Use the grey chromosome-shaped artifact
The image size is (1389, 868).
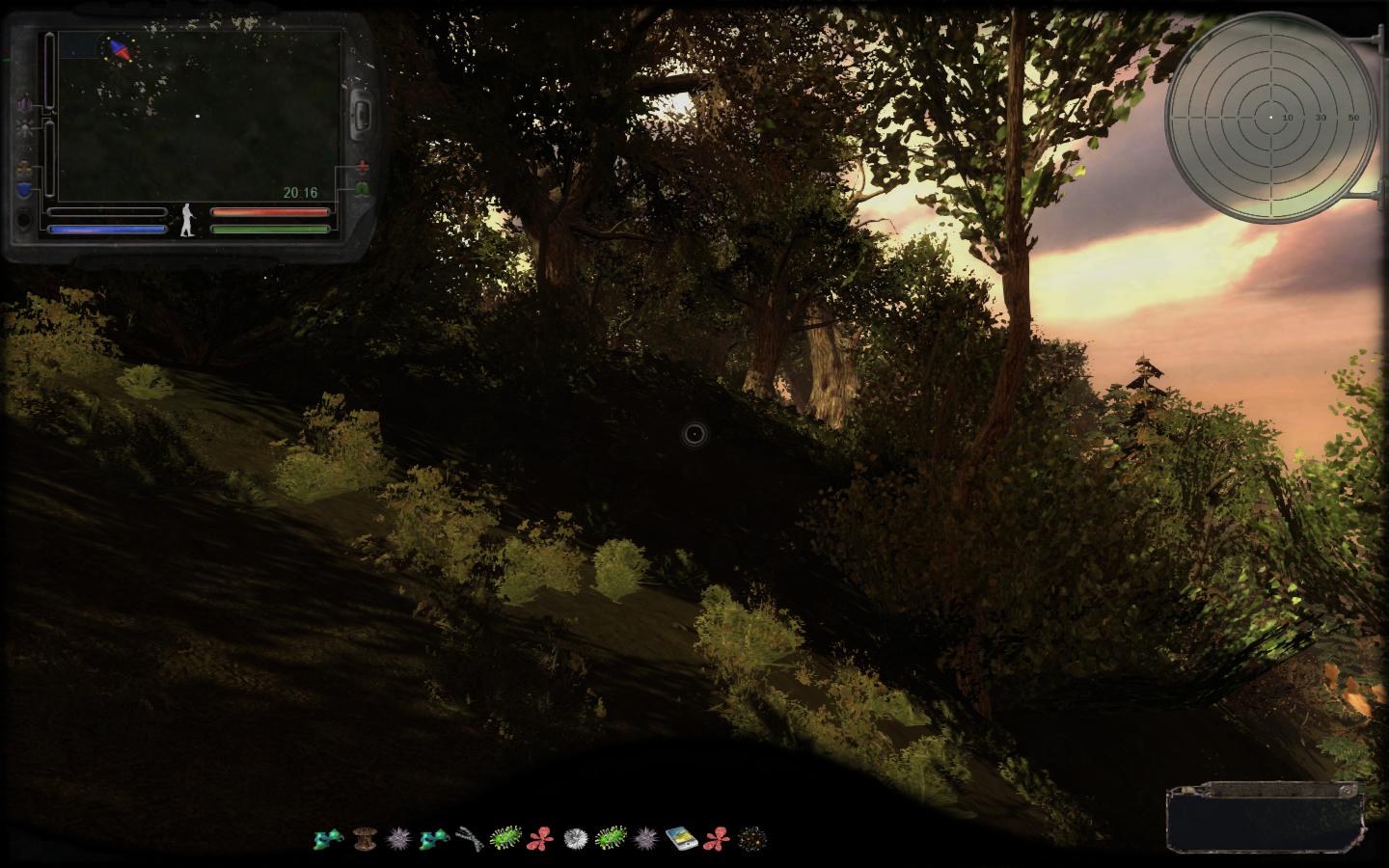[469, 838]
